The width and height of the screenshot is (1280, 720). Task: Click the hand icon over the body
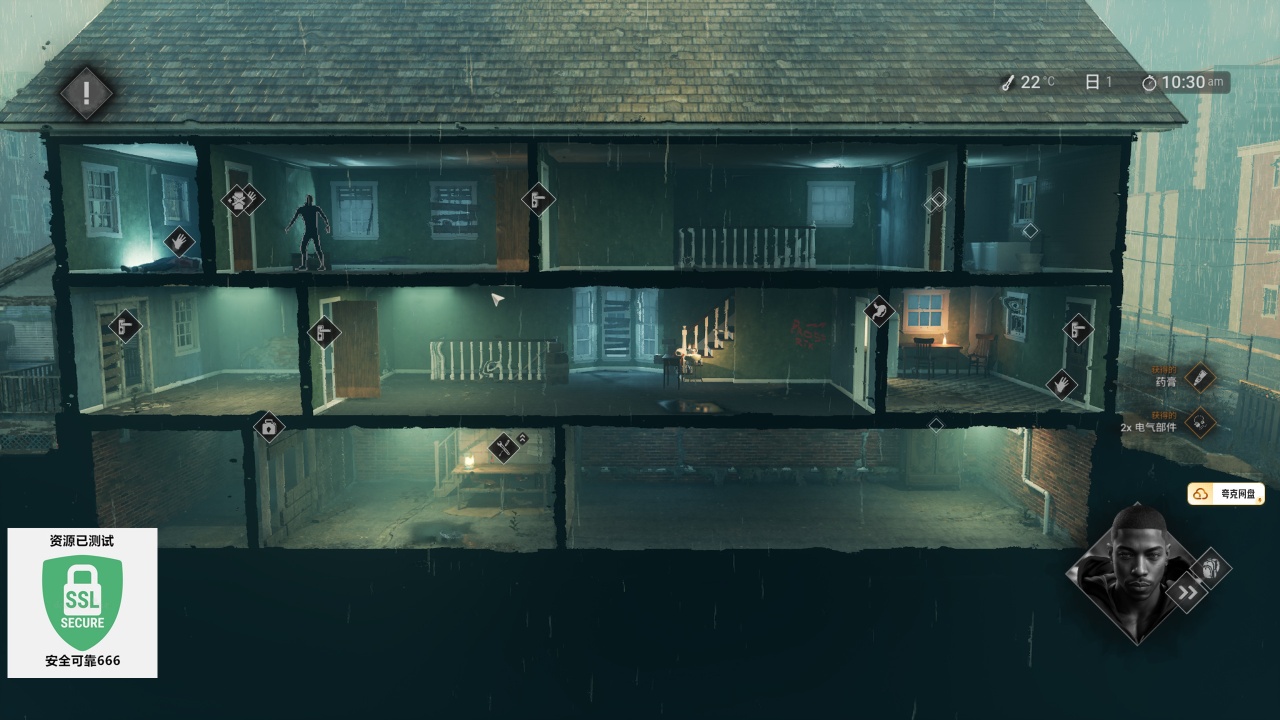tap(178, 240)
